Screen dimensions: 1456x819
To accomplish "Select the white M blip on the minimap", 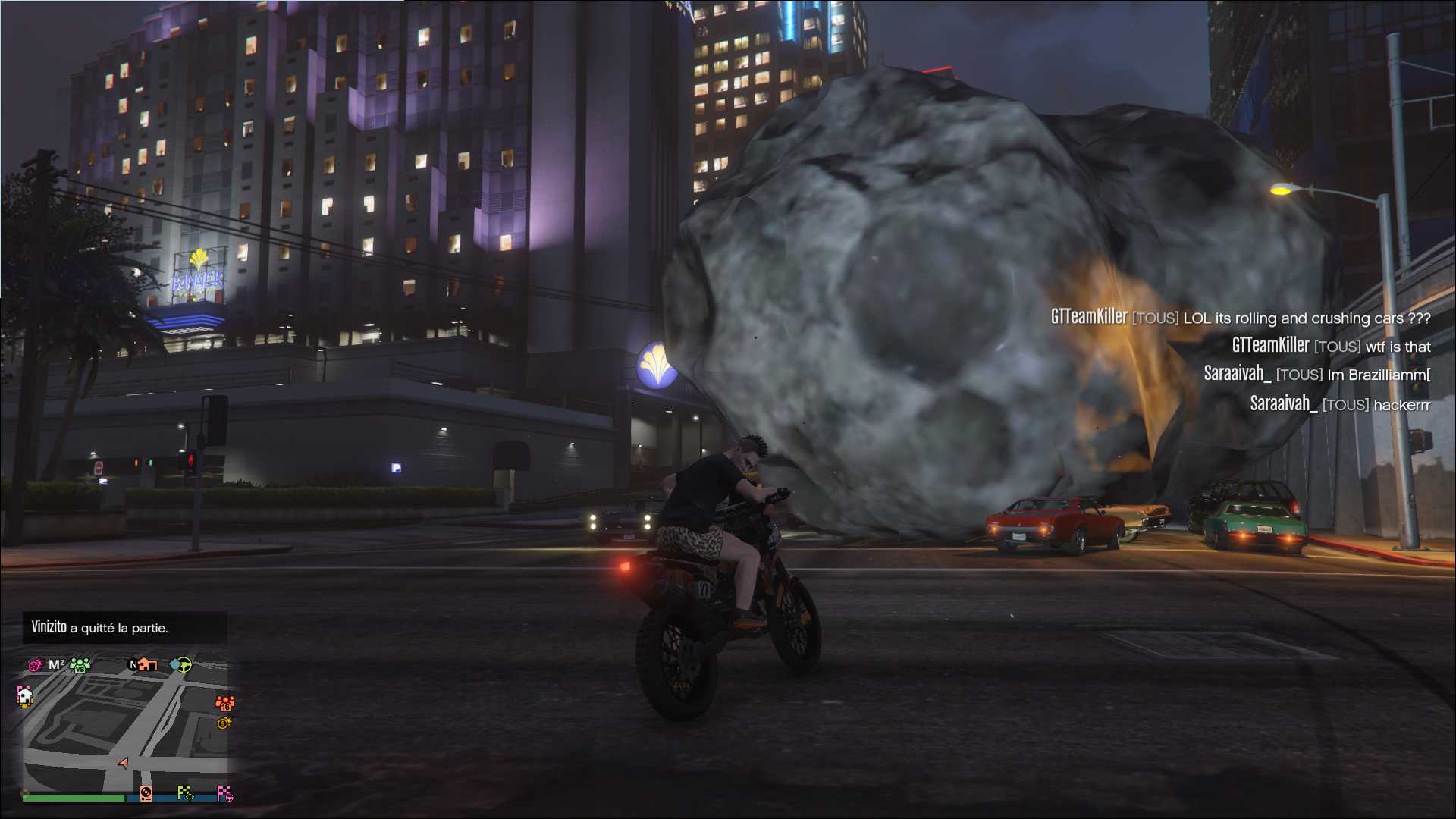I will pos(56,664).
